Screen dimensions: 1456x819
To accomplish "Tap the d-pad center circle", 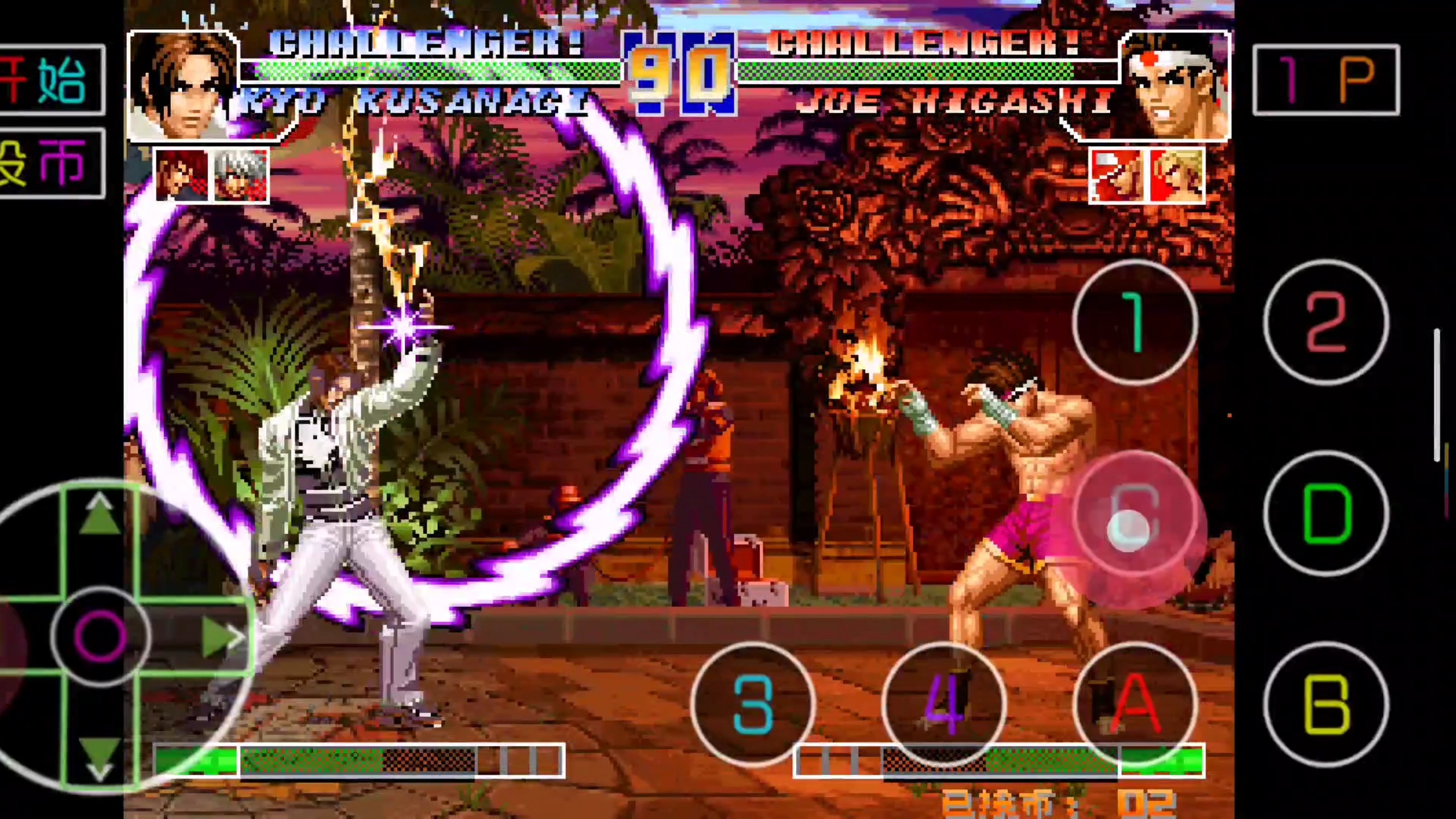I will (100, 635).
